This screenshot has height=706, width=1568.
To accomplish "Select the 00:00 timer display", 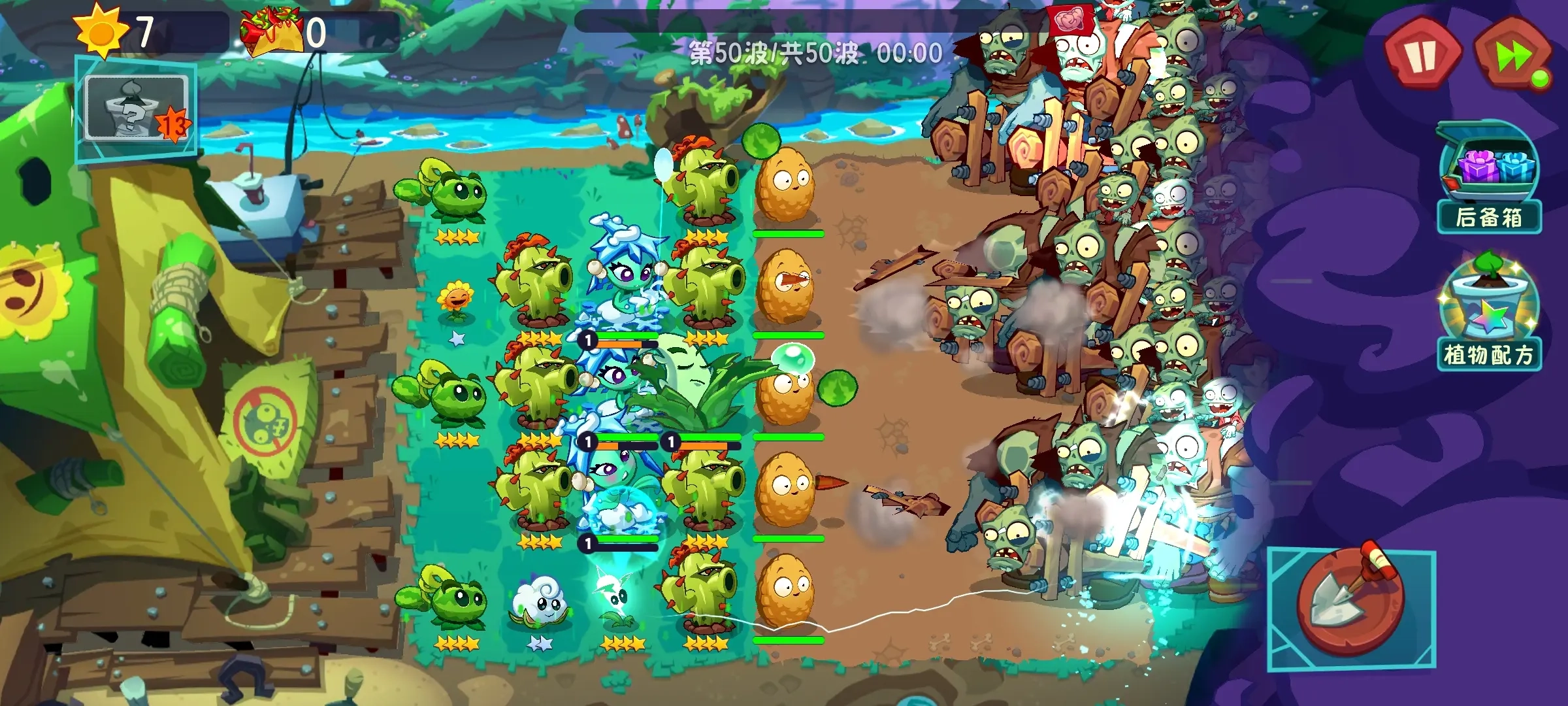I will (915, 52).
